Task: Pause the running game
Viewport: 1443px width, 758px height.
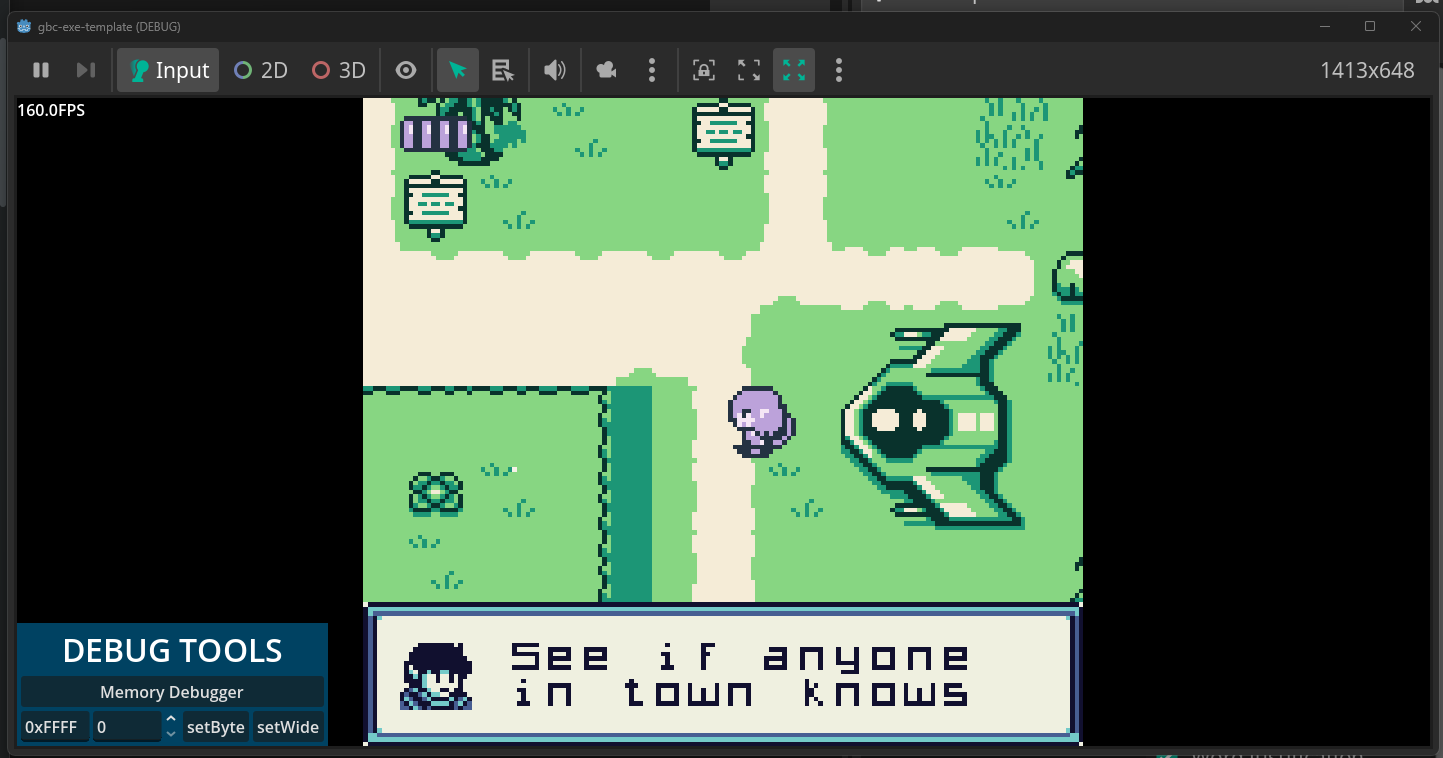Action: click(x=41, y=70)
